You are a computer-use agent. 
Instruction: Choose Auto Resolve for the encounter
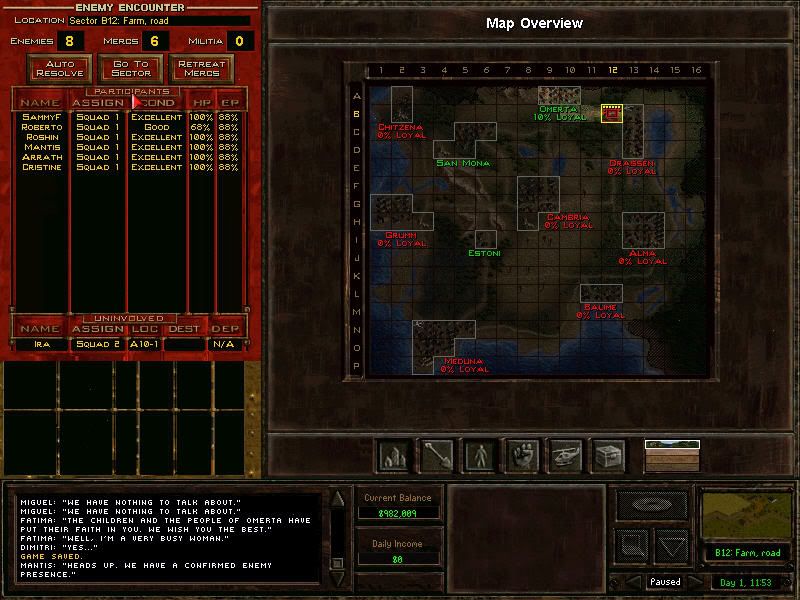click(60, 68)
